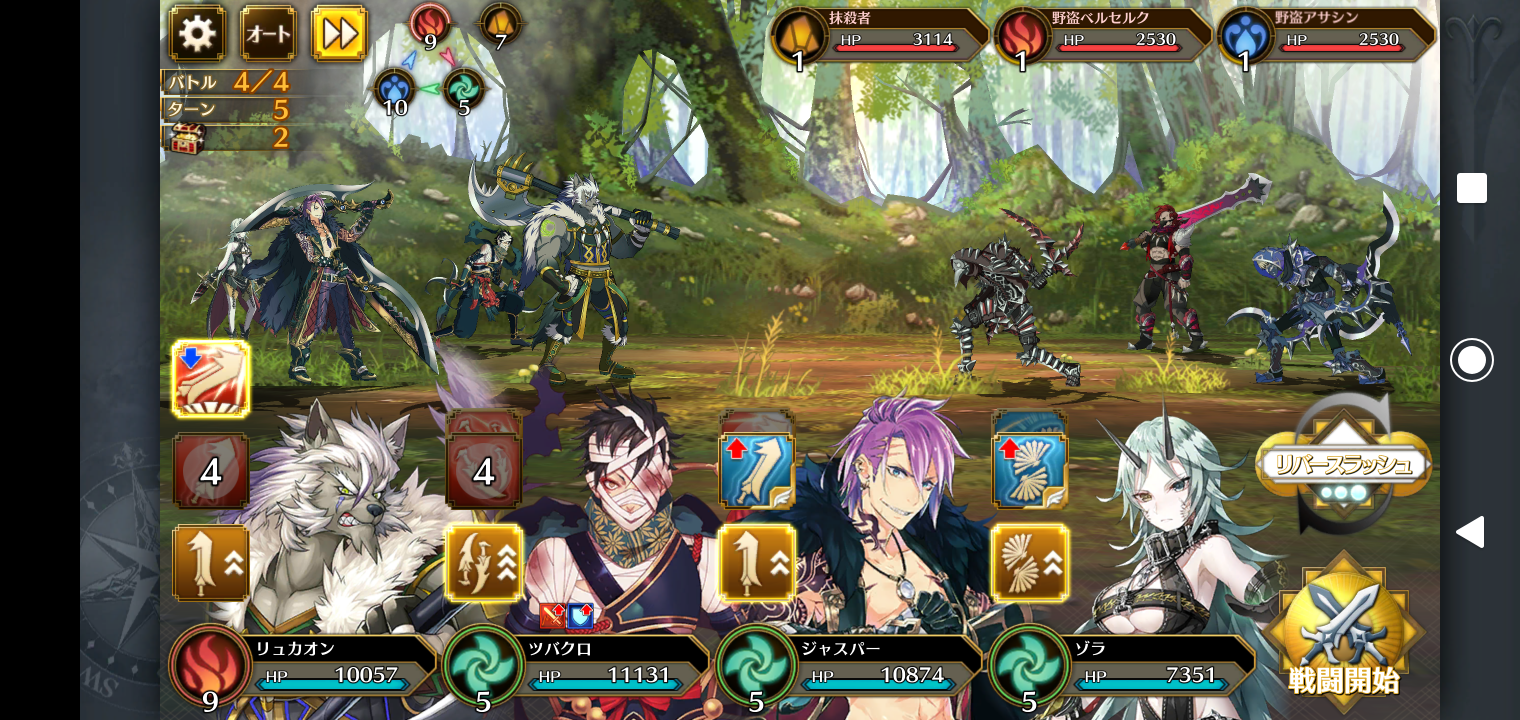Select ジャスパー's gold sword skill
Screen dimensions: 1520x720
pyautogui.click(x=756, y=563)
